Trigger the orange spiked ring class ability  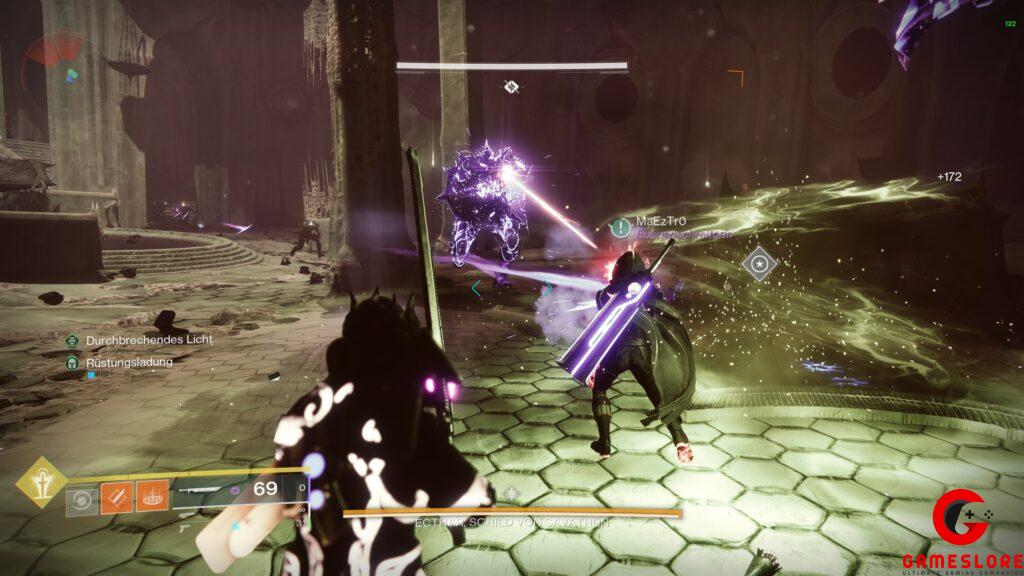152,495
